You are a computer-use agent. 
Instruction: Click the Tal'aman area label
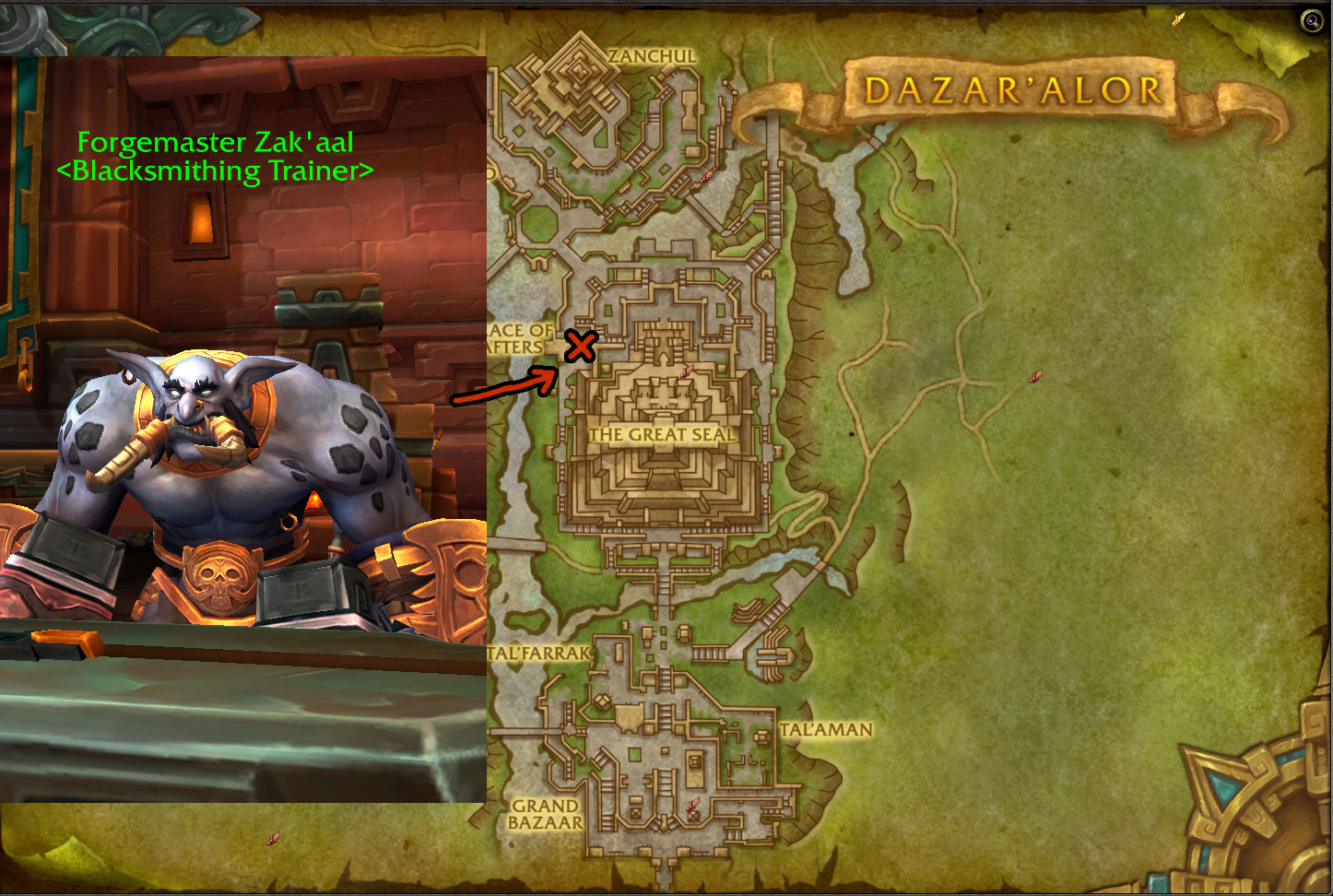click(826, 729)
